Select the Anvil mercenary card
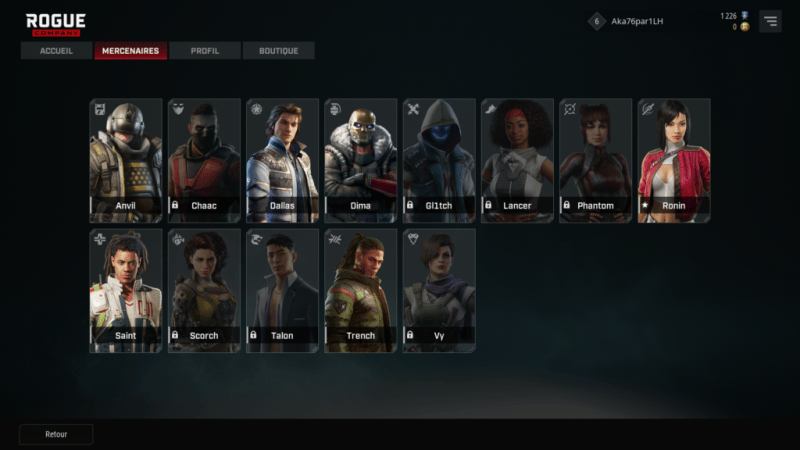The height and width of the screenshot is (450, 800). coord(125,160)
